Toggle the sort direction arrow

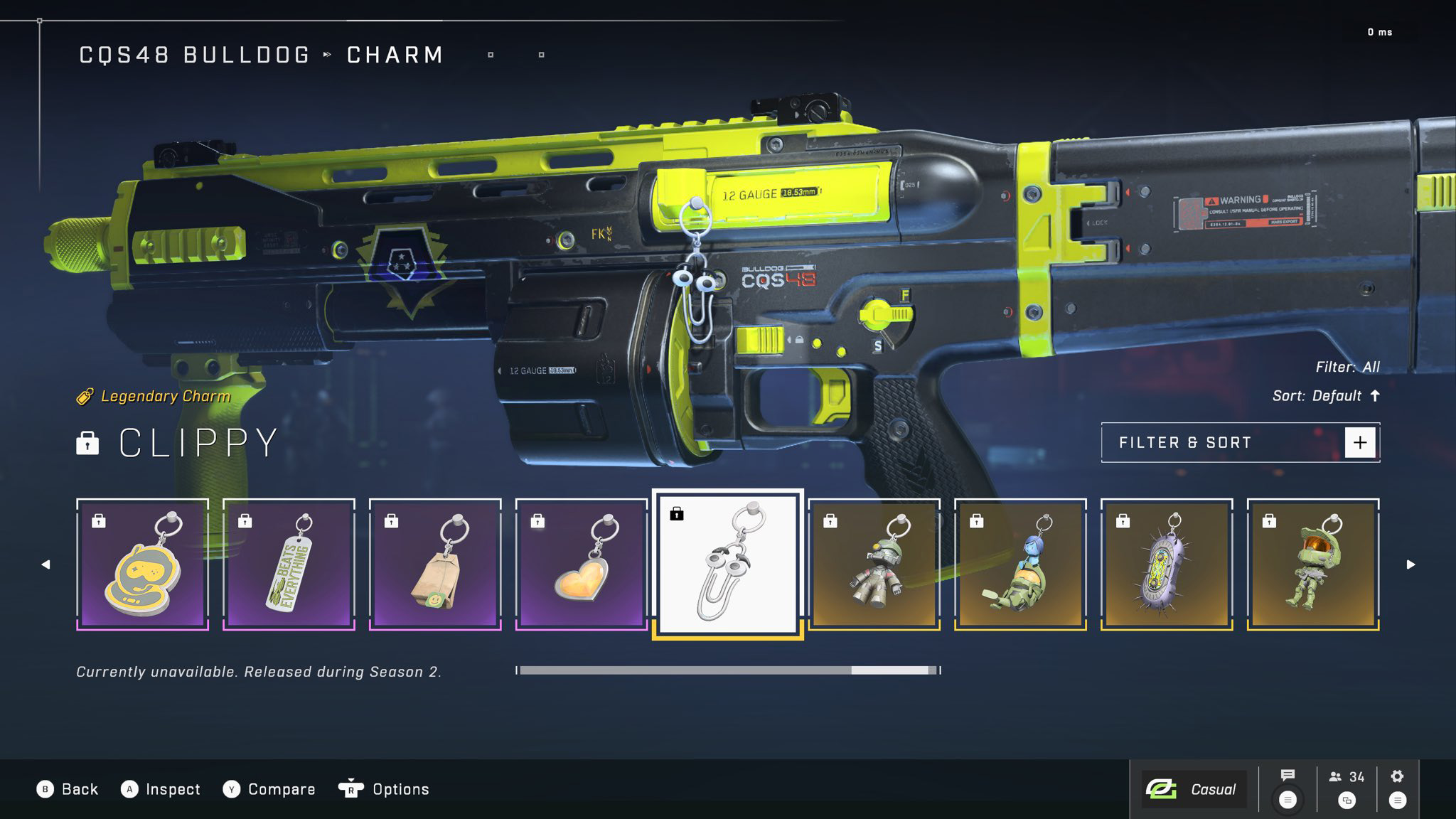1373,395
